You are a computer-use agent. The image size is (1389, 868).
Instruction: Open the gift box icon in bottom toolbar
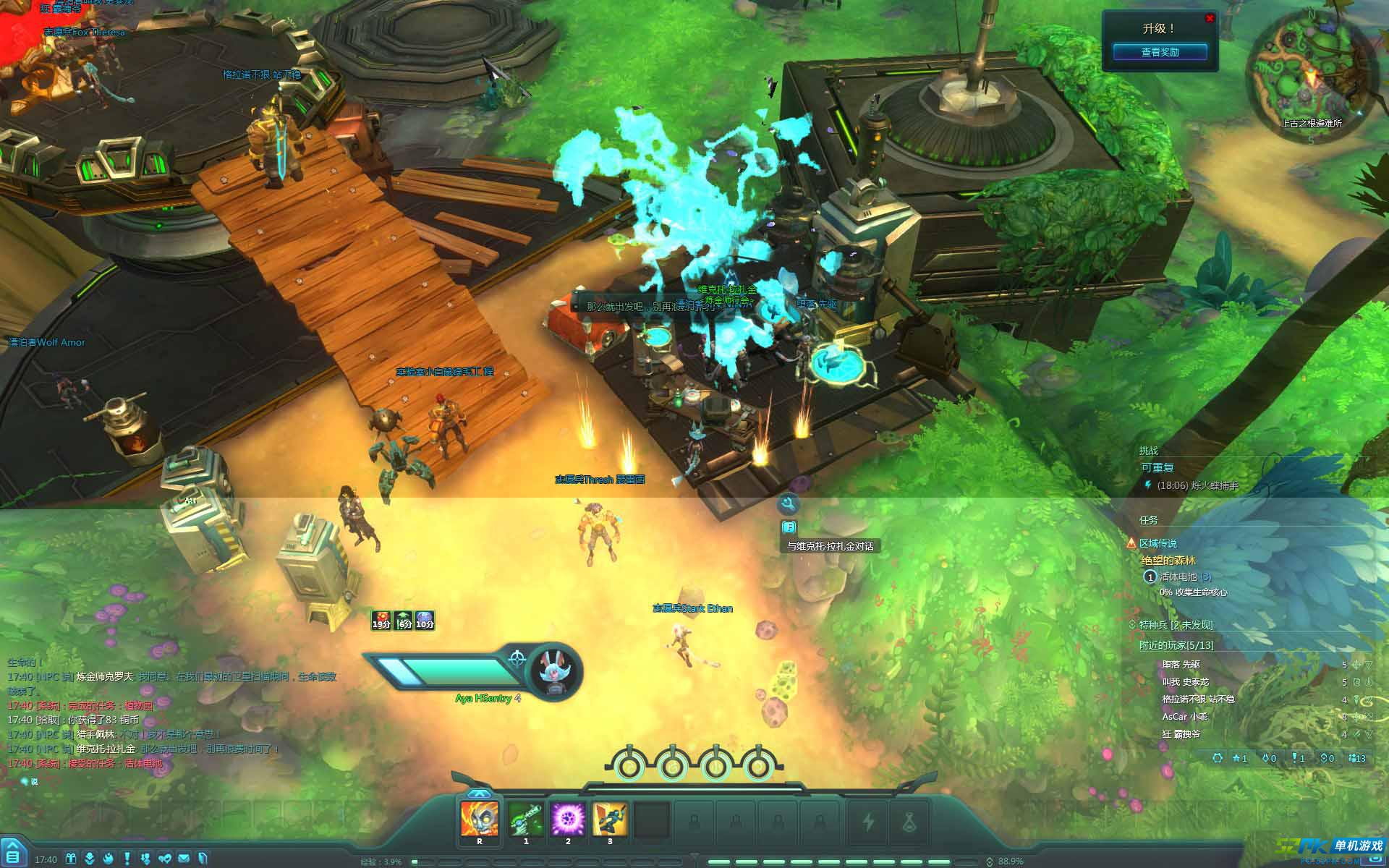(x=70, y=859)
